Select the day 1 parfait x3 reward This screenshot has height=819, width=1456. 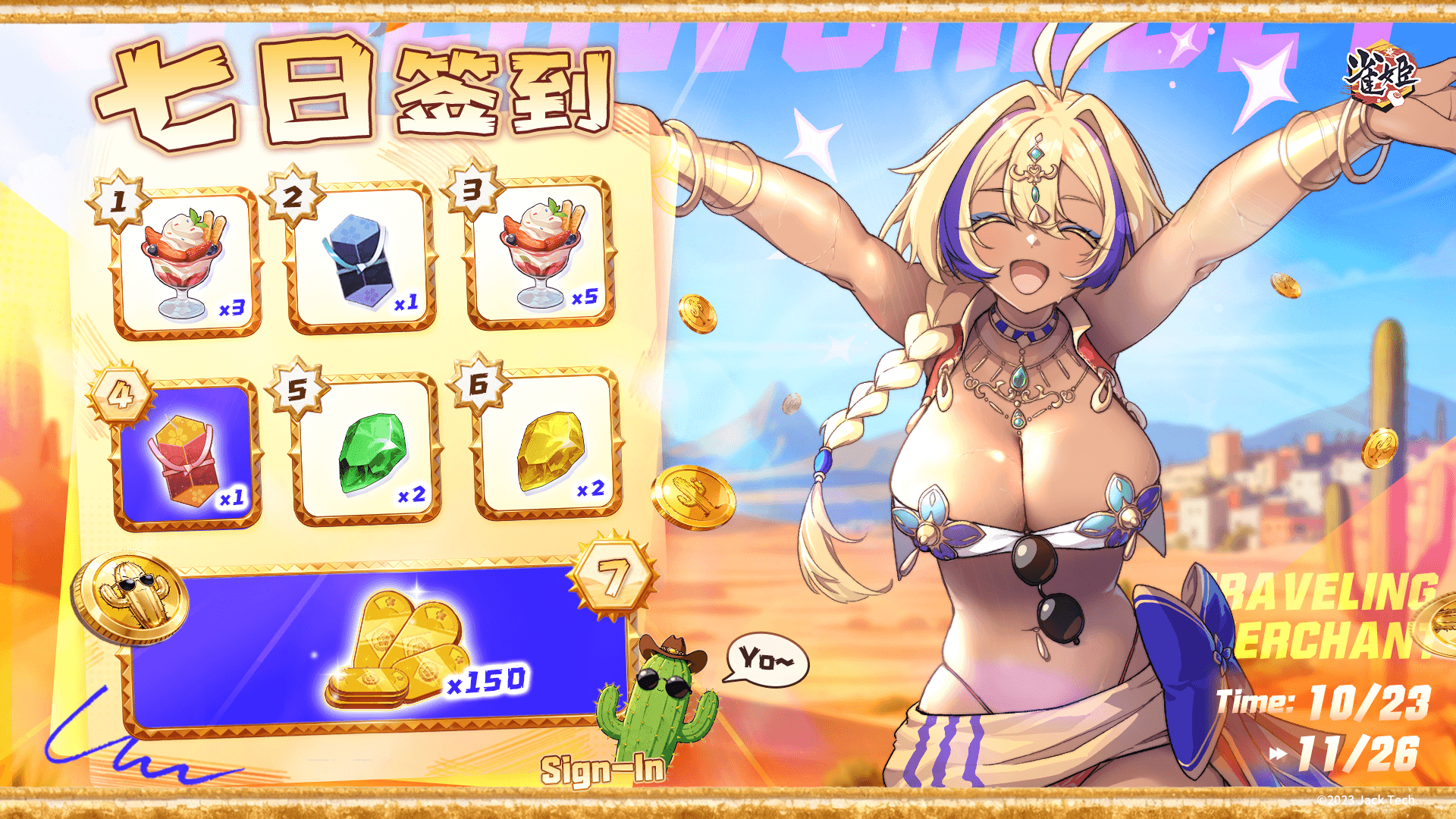(x=186, y=262)
